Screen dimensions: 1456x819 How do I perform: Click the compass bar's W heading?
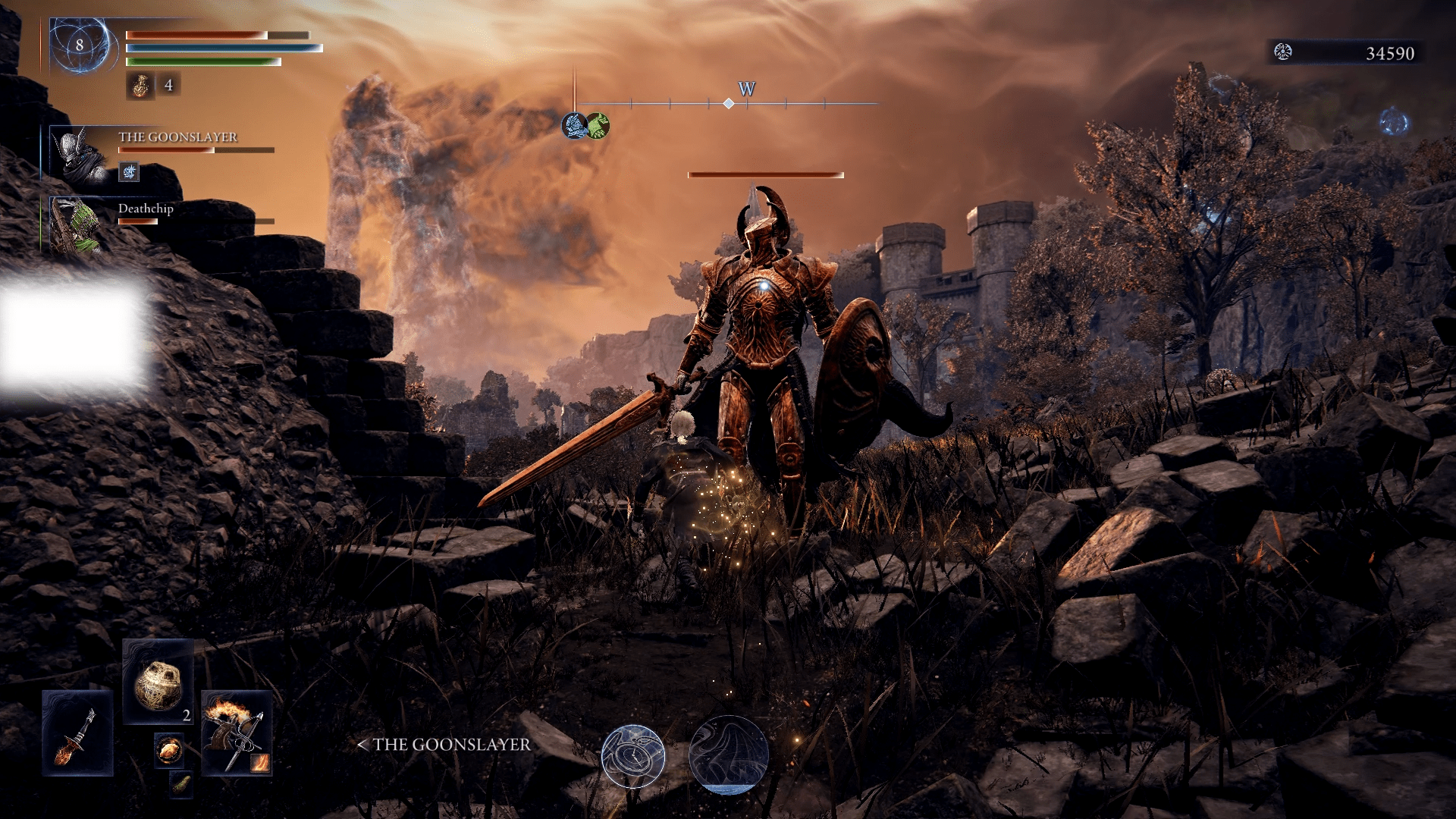click(746, 89)
